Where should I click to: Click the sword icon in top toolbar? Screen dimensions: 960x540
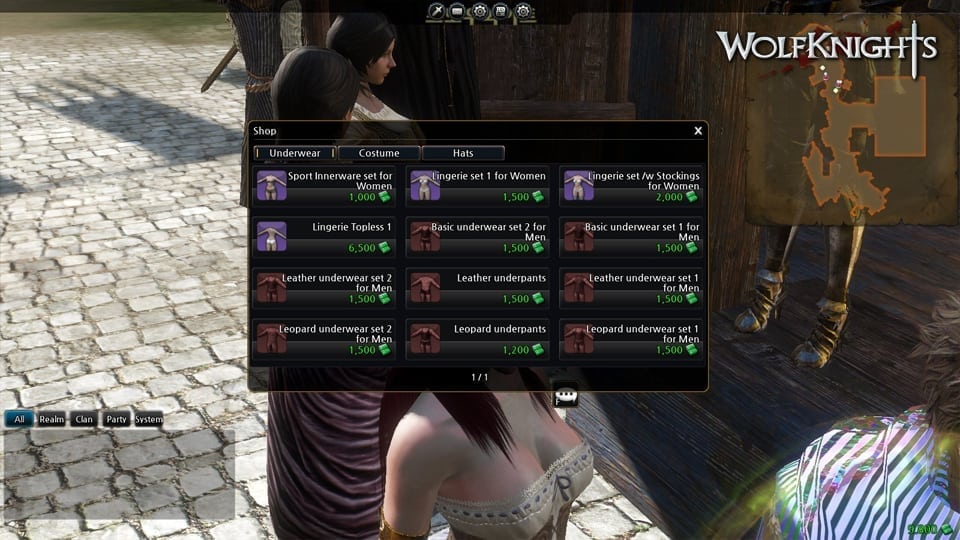(x=436, y=11)
